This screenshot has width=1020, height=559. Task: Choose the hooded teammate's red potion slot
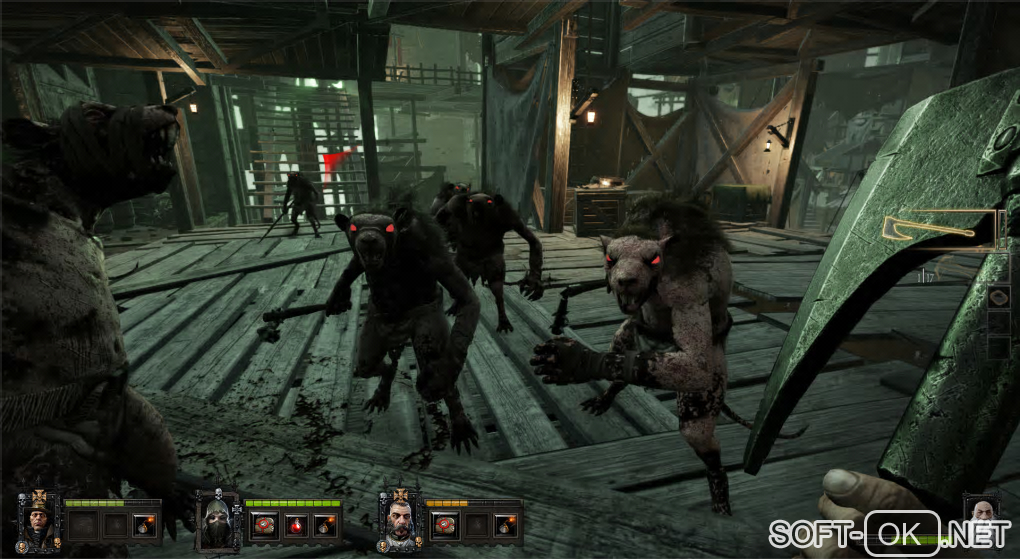tap(294, 525)
